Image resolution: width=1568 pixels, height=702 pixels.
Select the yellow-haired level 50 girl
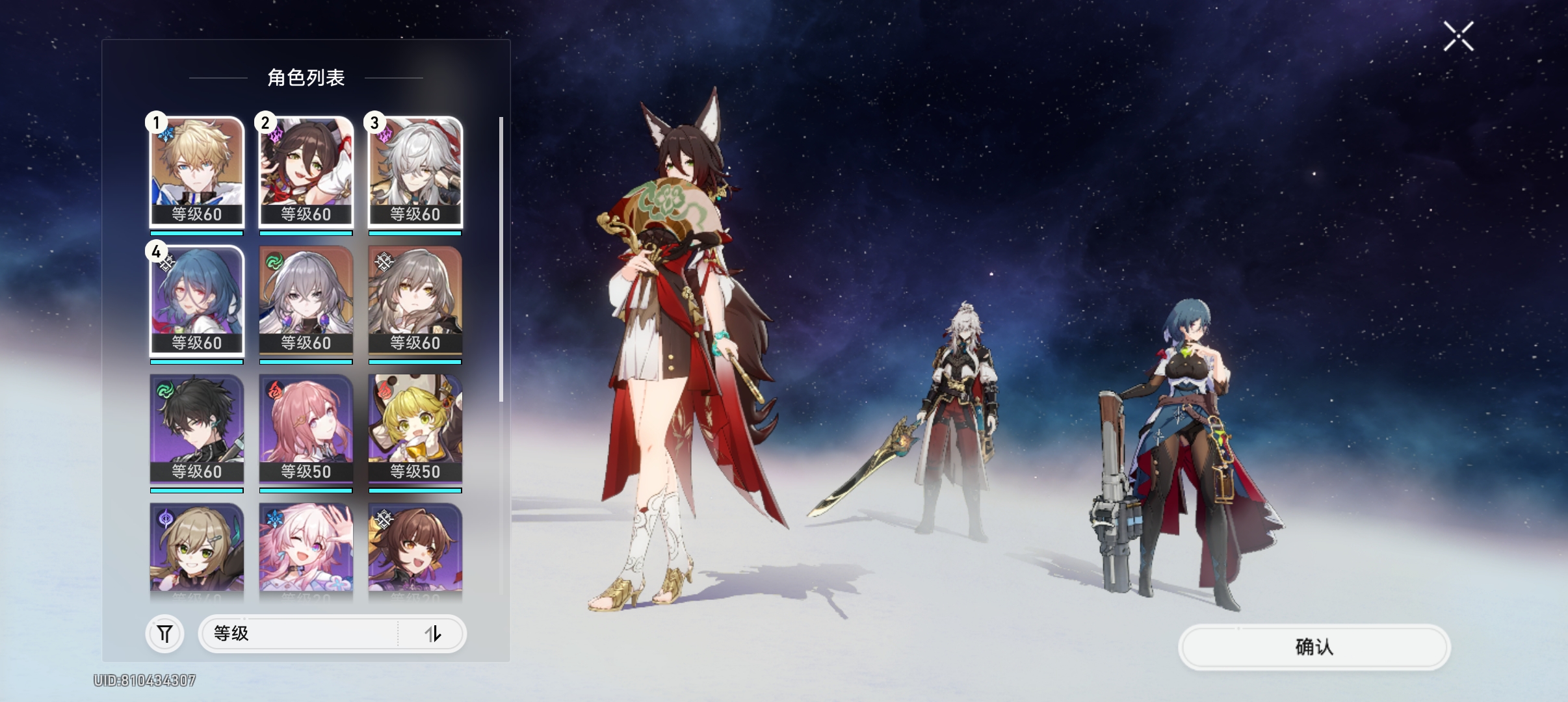pos(415,428)
